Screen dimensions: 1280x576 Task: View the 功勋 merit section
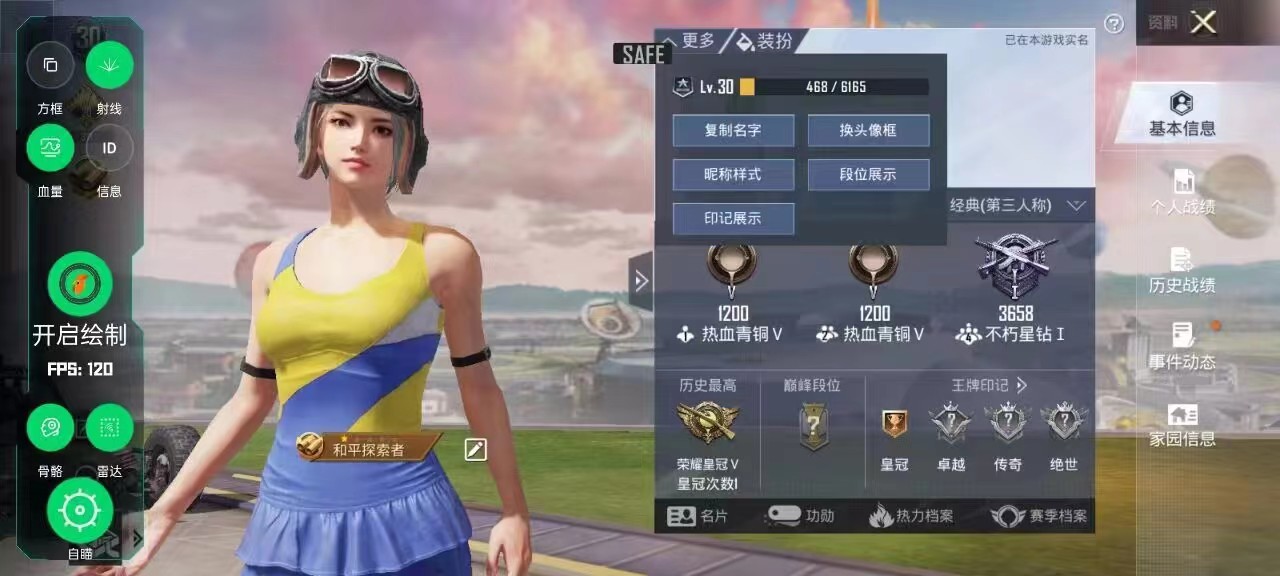pyautogui.click(x=800, y=516)
